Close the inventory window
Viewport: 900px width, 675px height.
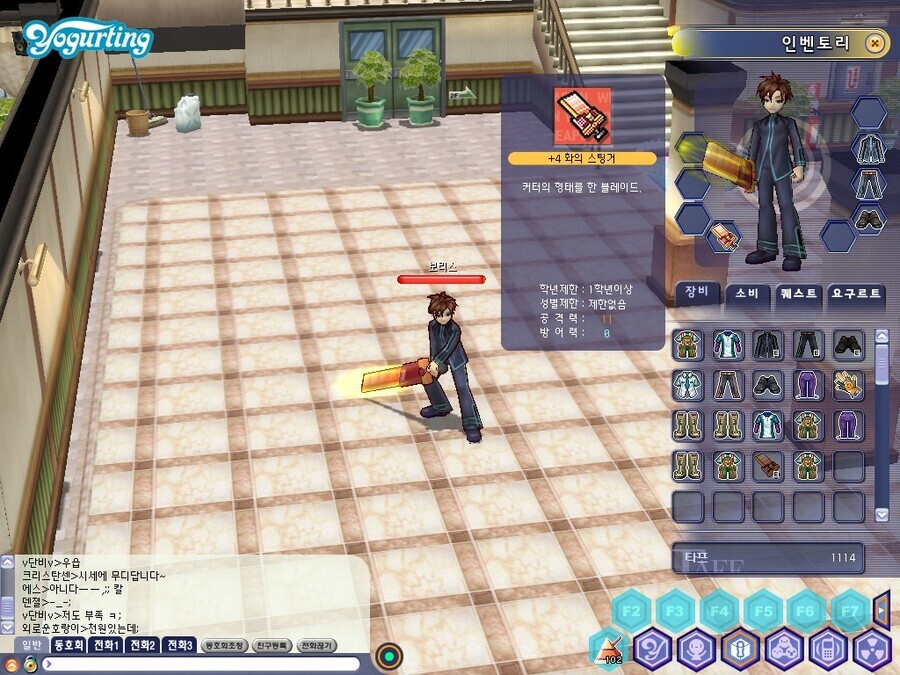(x=875, y=44)
